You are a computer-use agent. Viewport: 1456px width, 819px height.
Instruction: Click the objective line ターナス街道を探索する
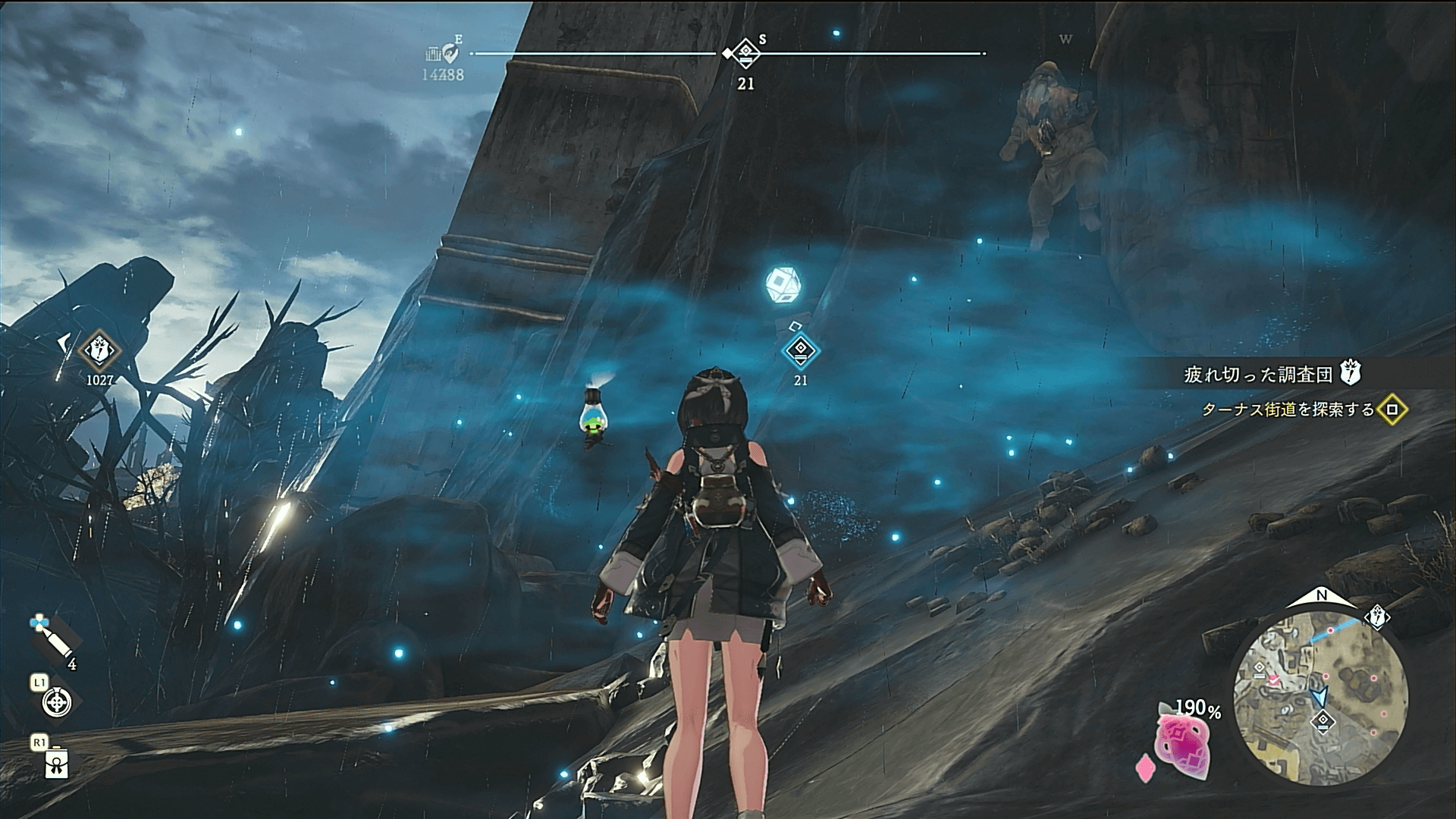pos(1288,409)
